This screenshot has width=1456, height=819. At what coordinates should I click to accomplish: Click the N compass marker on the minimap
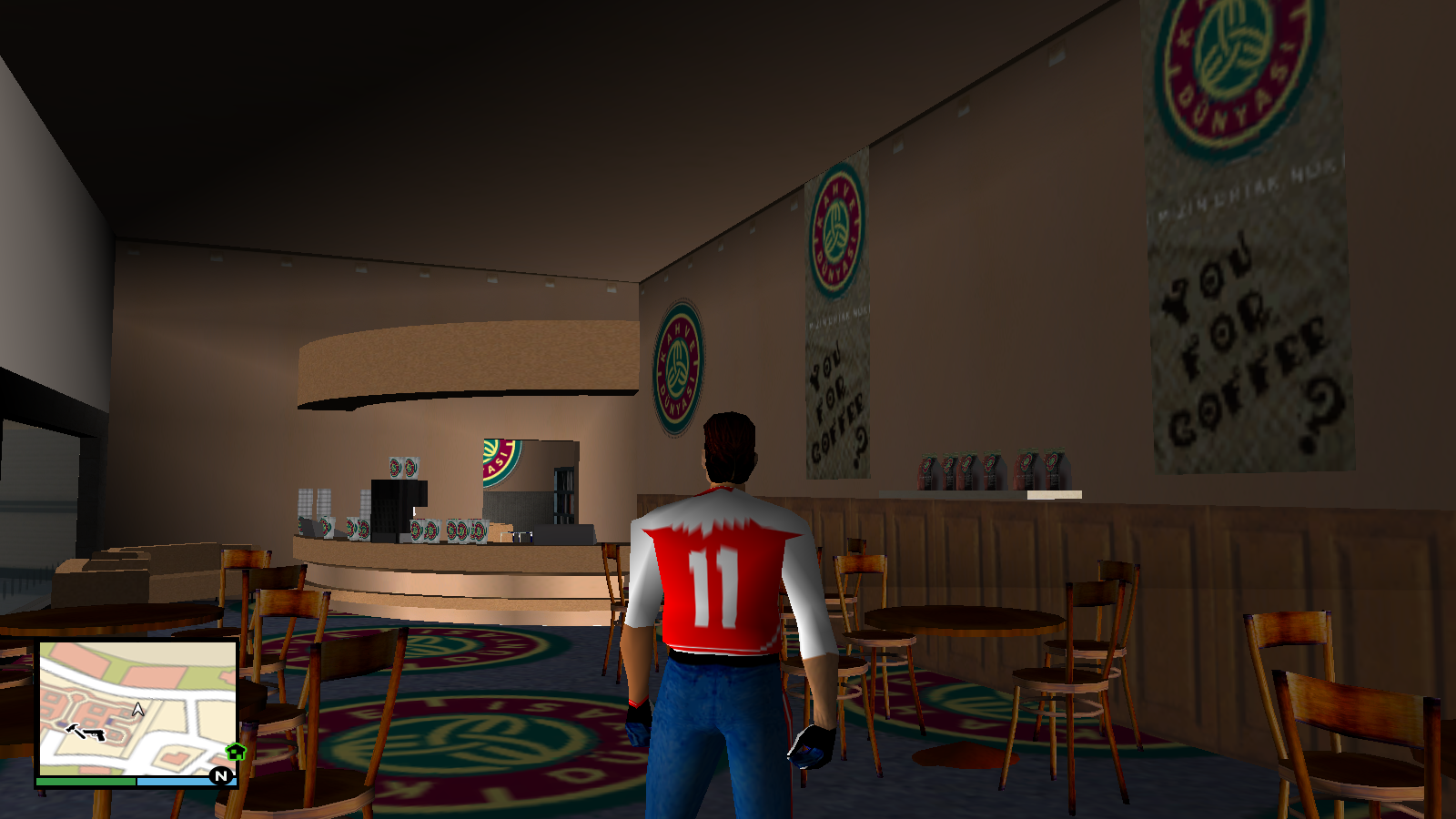point(221,776)
